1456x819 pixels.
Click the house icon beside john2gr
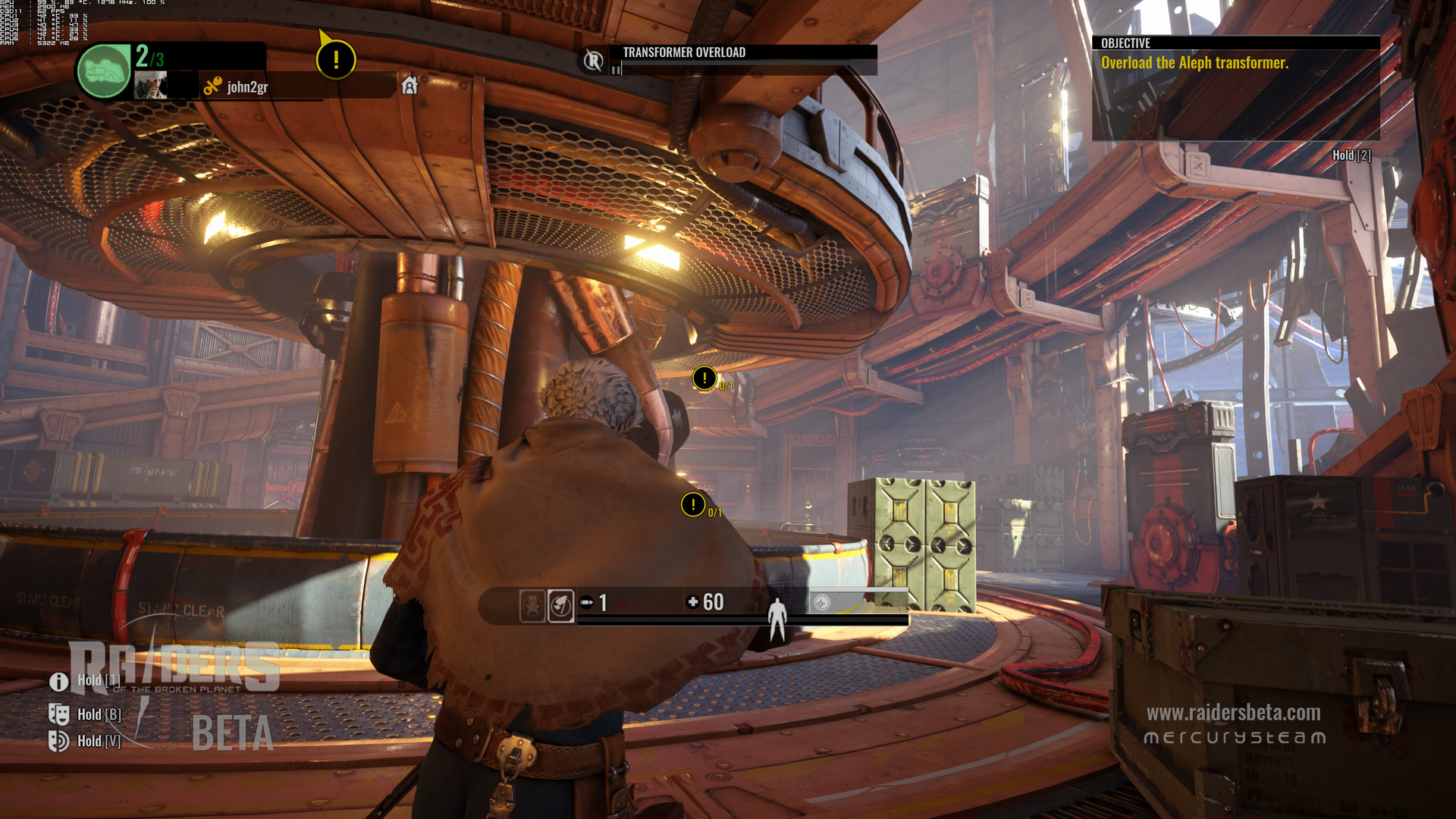coord(409,85)
